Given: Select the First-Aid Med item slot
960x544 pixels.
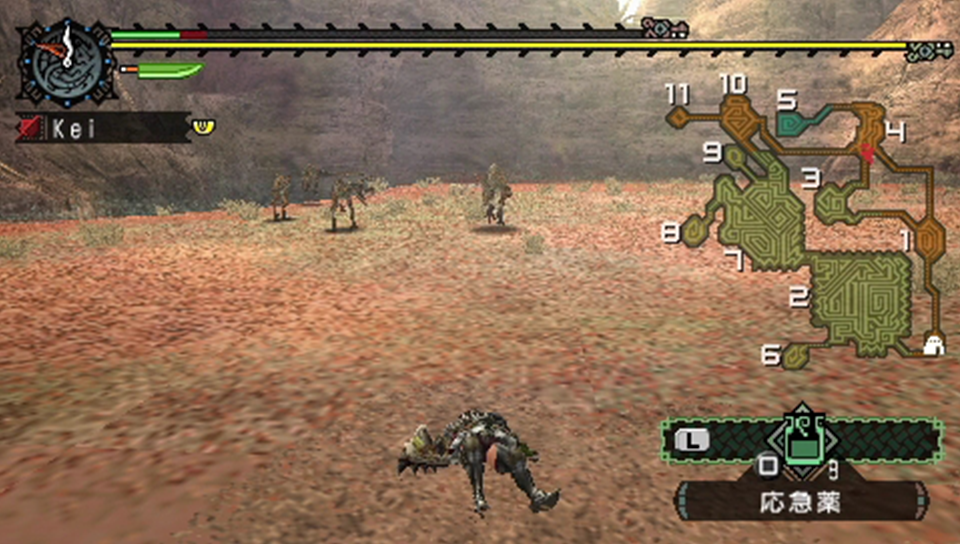Looking at the screenshot, I should [x=800, y=440].
